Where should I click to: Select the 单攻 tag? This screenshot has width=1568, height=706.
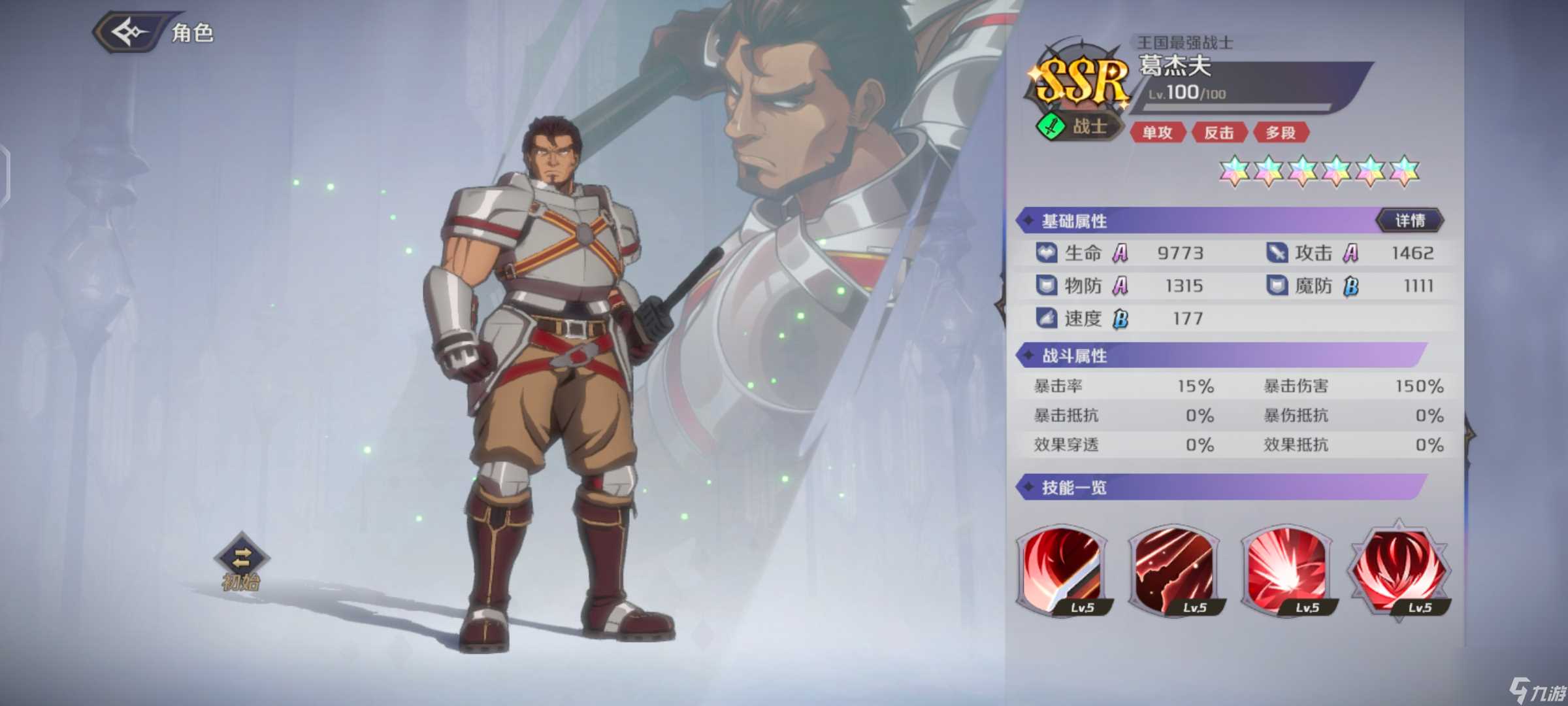(x=1158, y=133)
